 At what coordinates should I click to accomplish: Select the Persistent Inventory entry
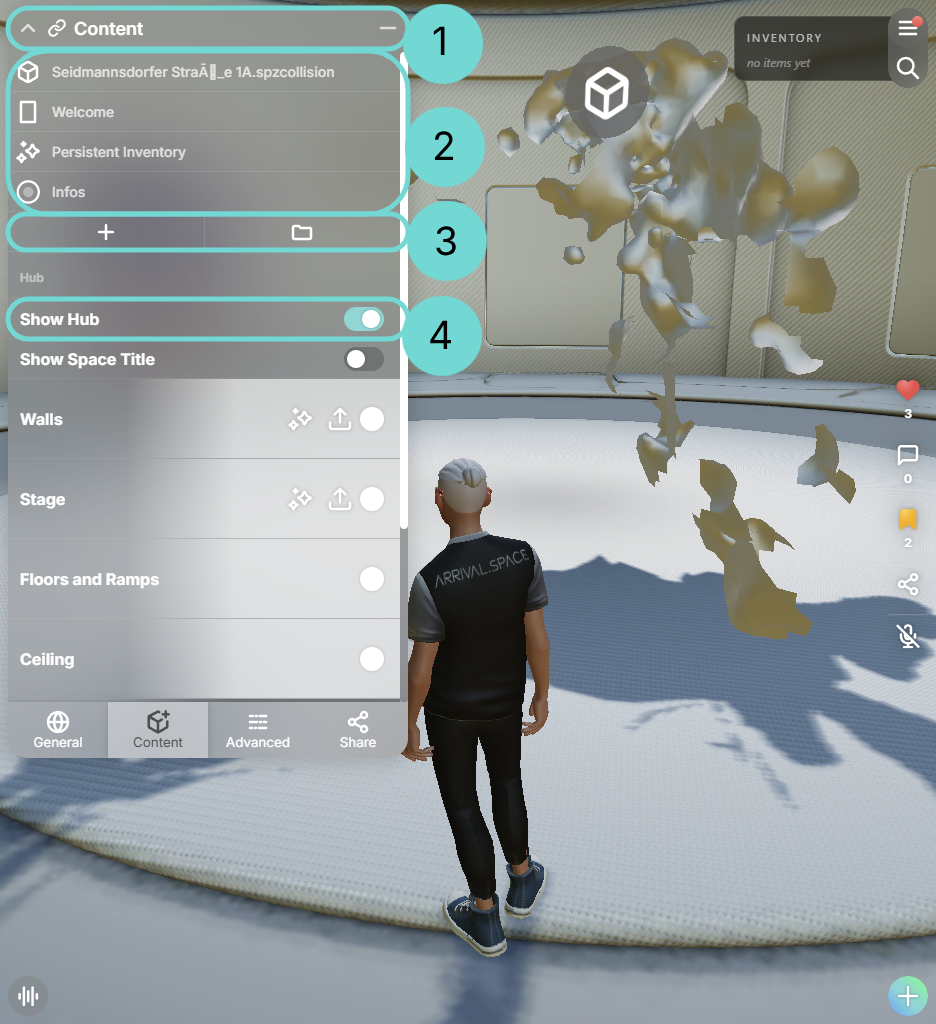(118, 152)
